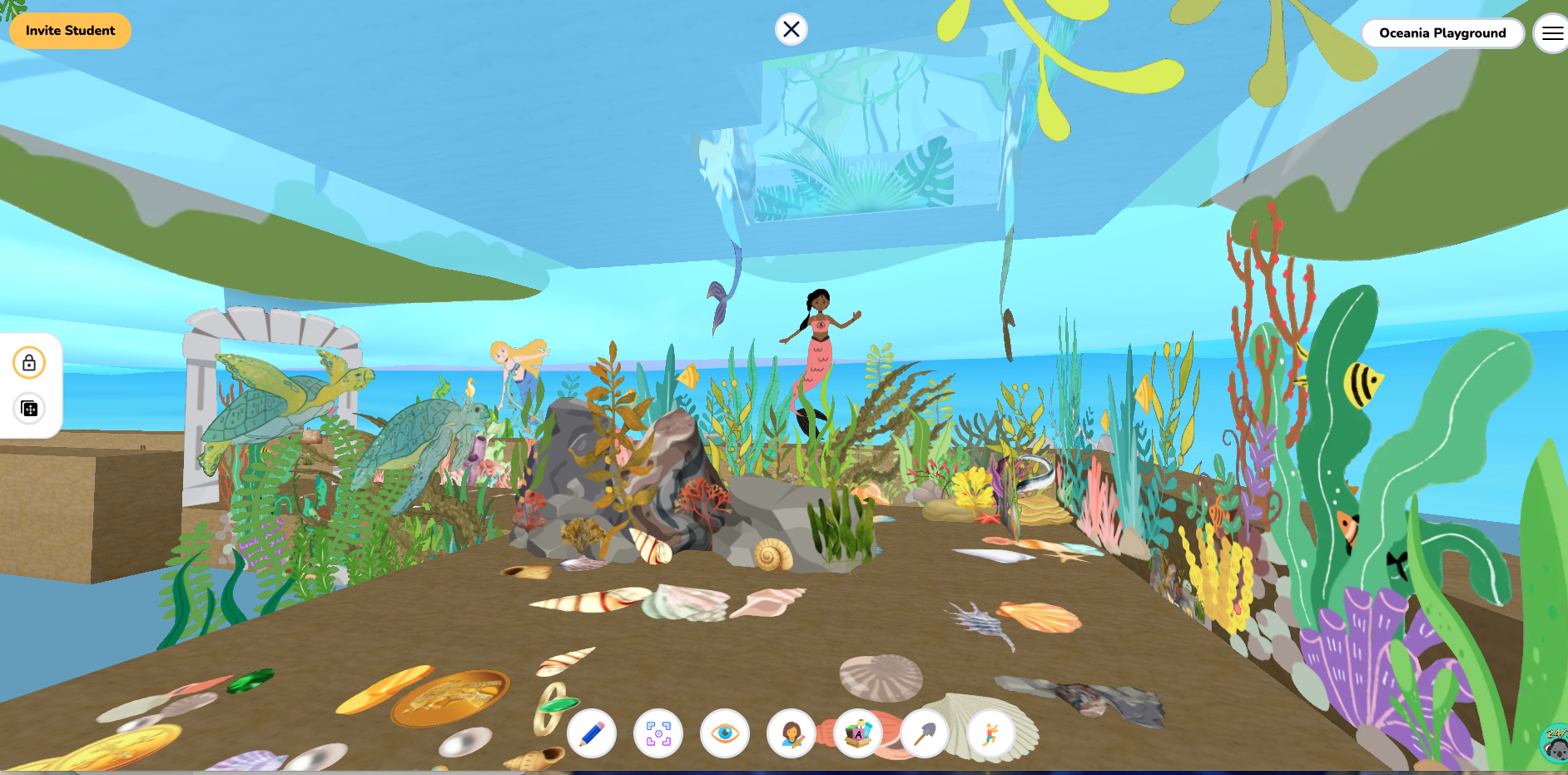The width and height of the screenshot is (1568, 775).
Task: Enable the running movement mode
Action: pyautogui.click(x=991, y=734)
